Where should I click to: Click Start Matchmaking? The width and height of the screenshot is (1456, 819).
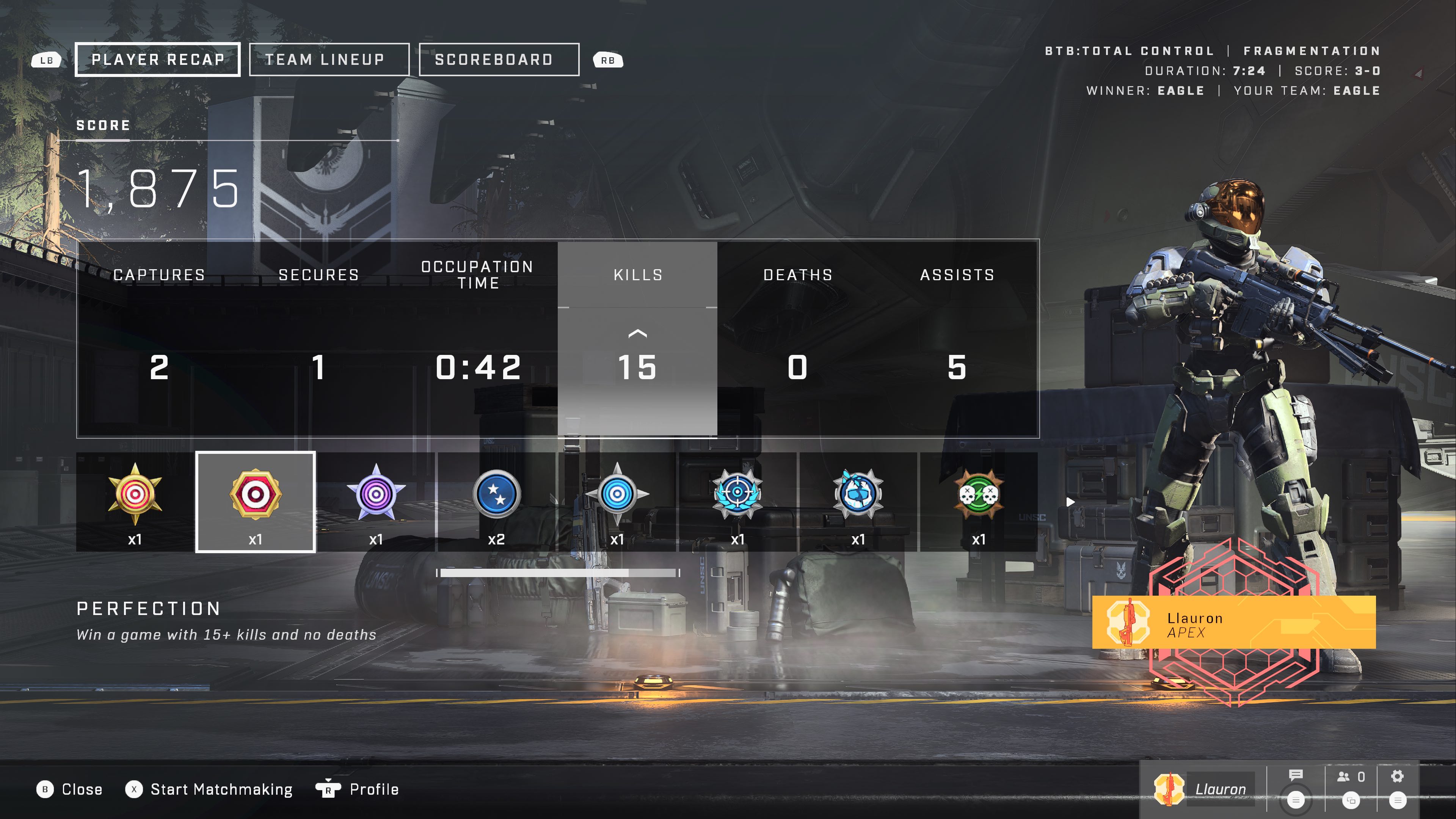[x=221, y=789]
